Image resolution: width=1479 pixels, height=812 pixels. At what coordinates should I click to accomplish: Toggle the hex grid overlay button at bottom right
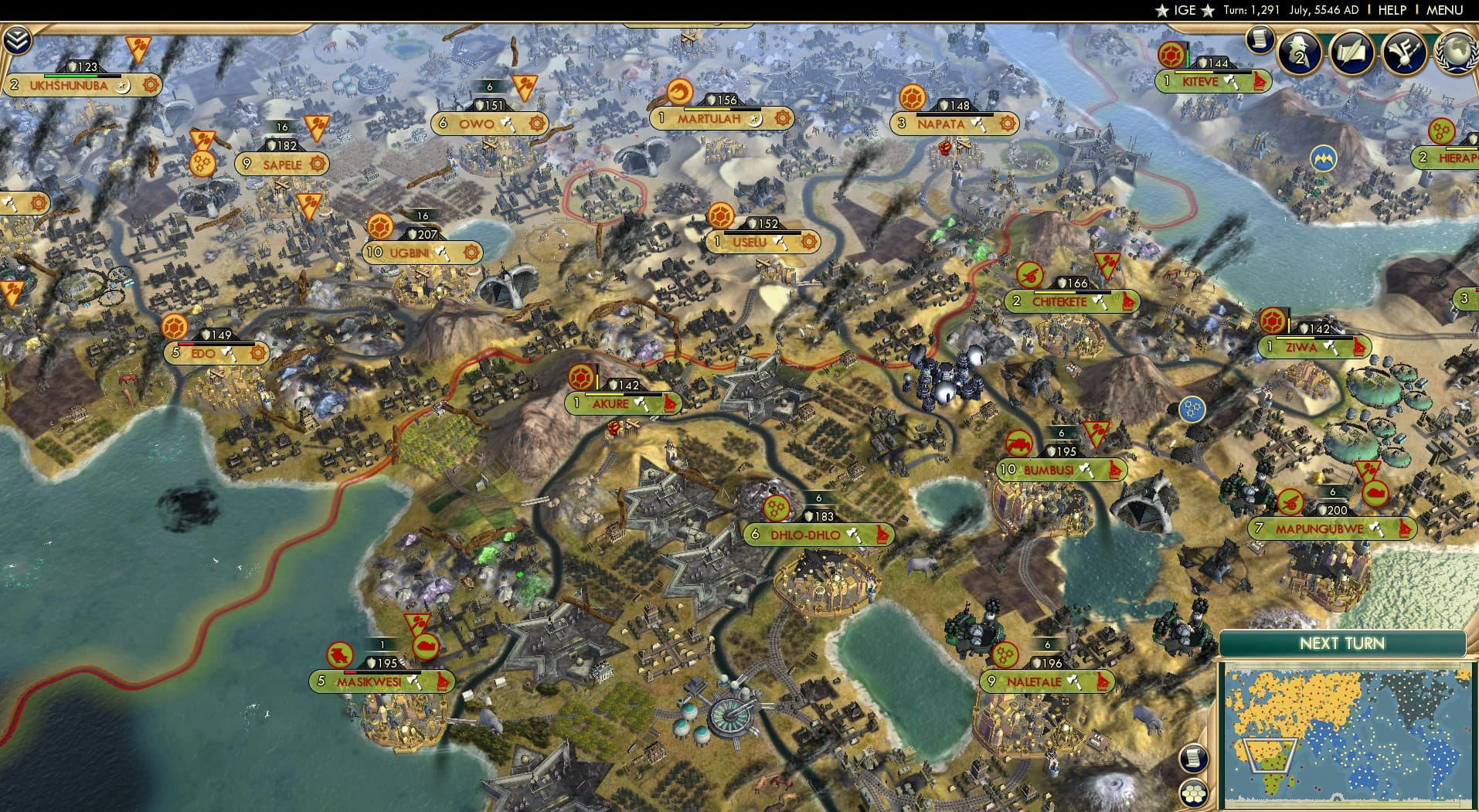[1195, 794]
